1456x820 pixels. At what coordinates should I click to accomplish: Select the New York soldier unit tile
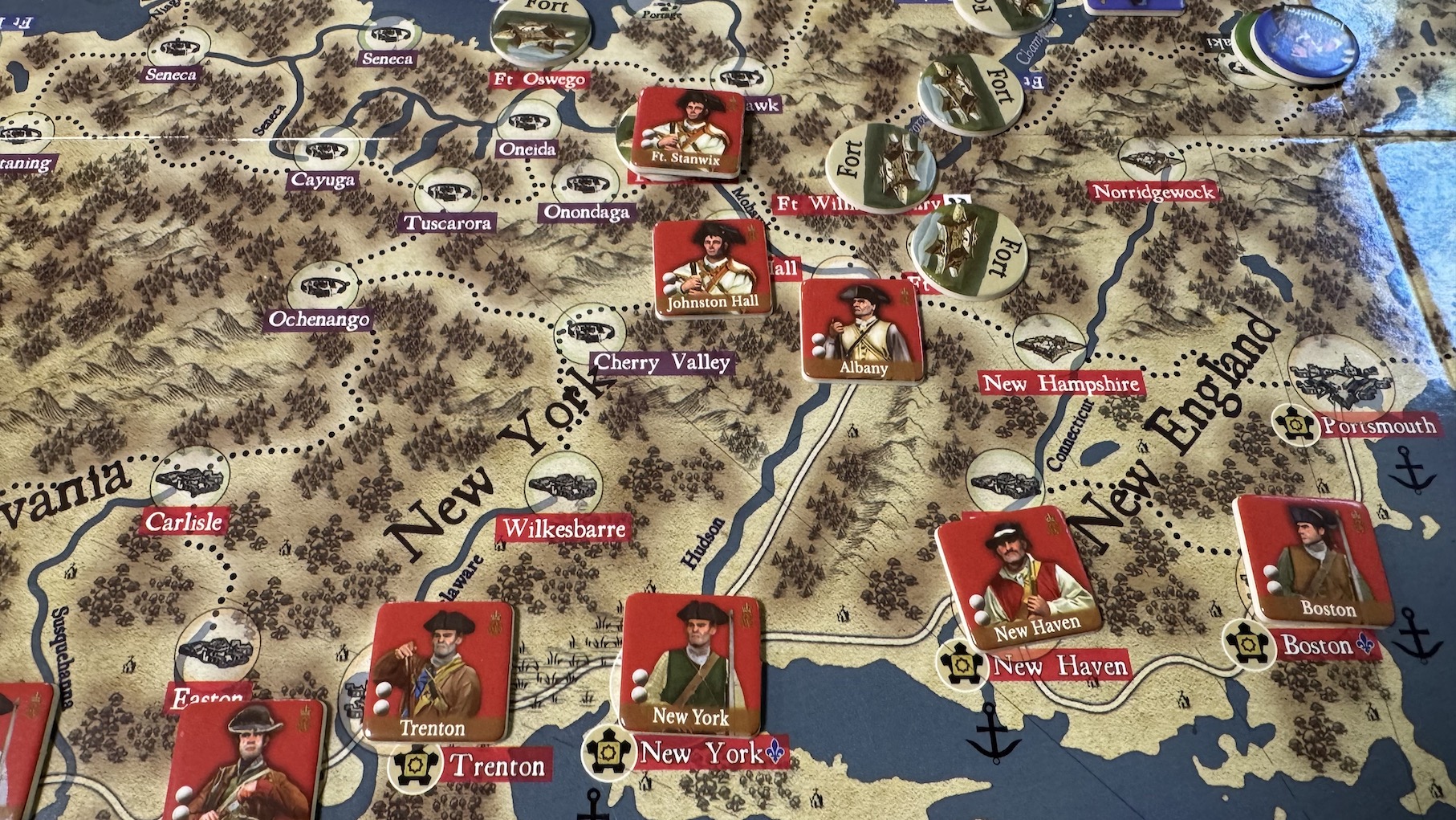689,664
